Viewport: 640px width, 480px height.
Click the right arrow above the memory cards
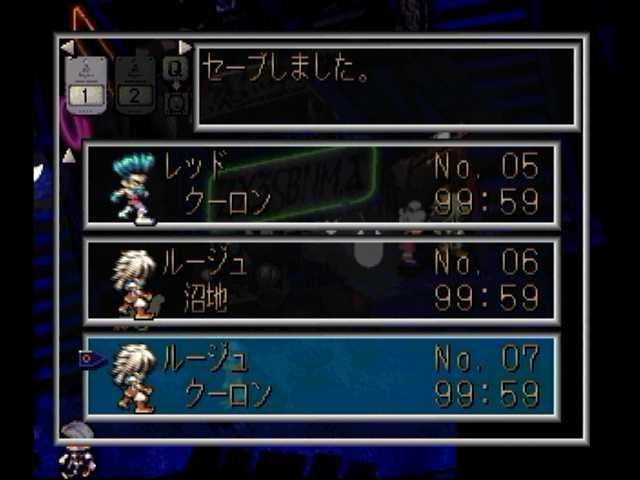(x=185, y=47)
